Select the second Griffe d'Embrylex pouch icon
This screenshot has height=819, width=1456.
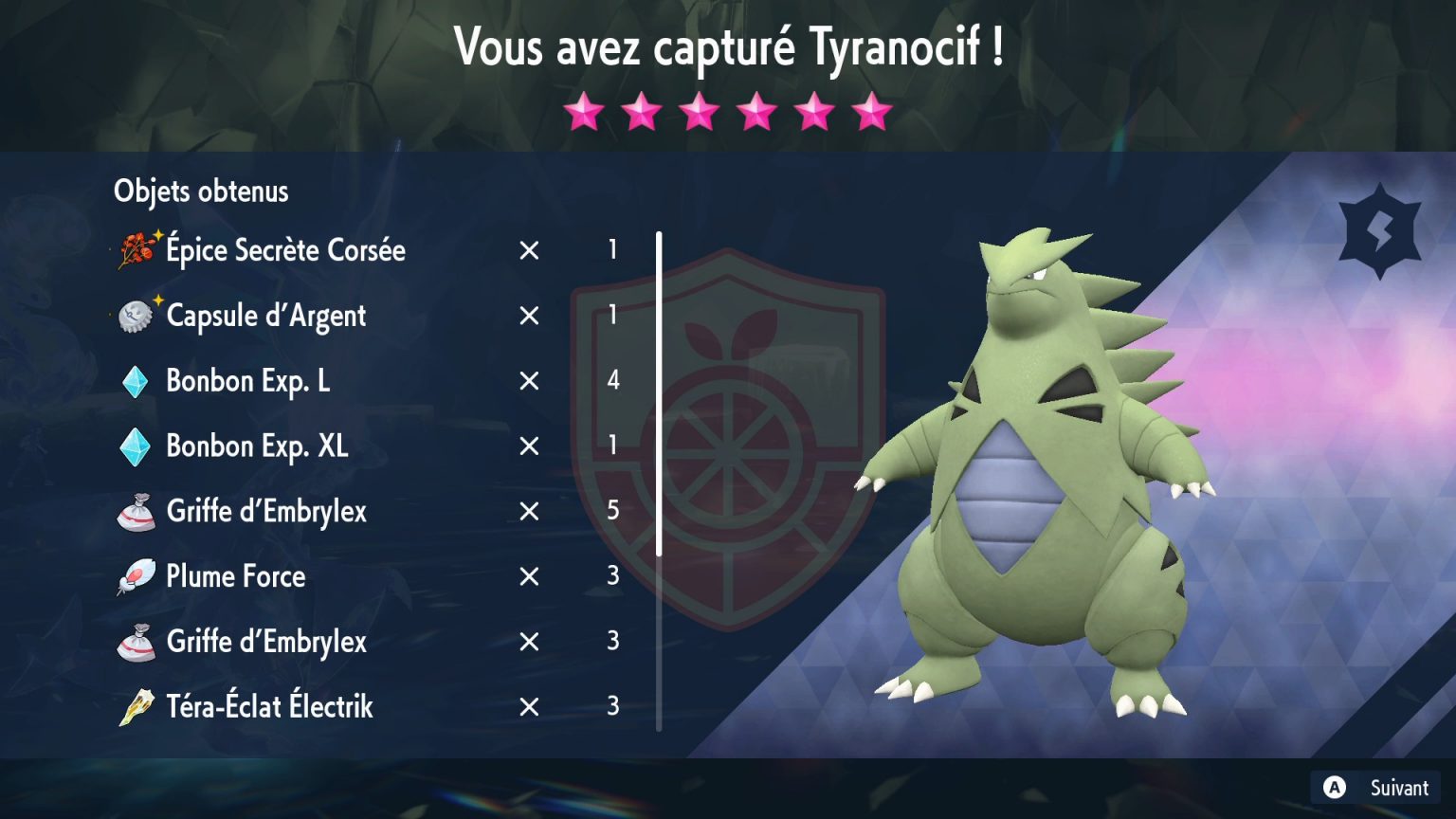[x=138, y=642]
